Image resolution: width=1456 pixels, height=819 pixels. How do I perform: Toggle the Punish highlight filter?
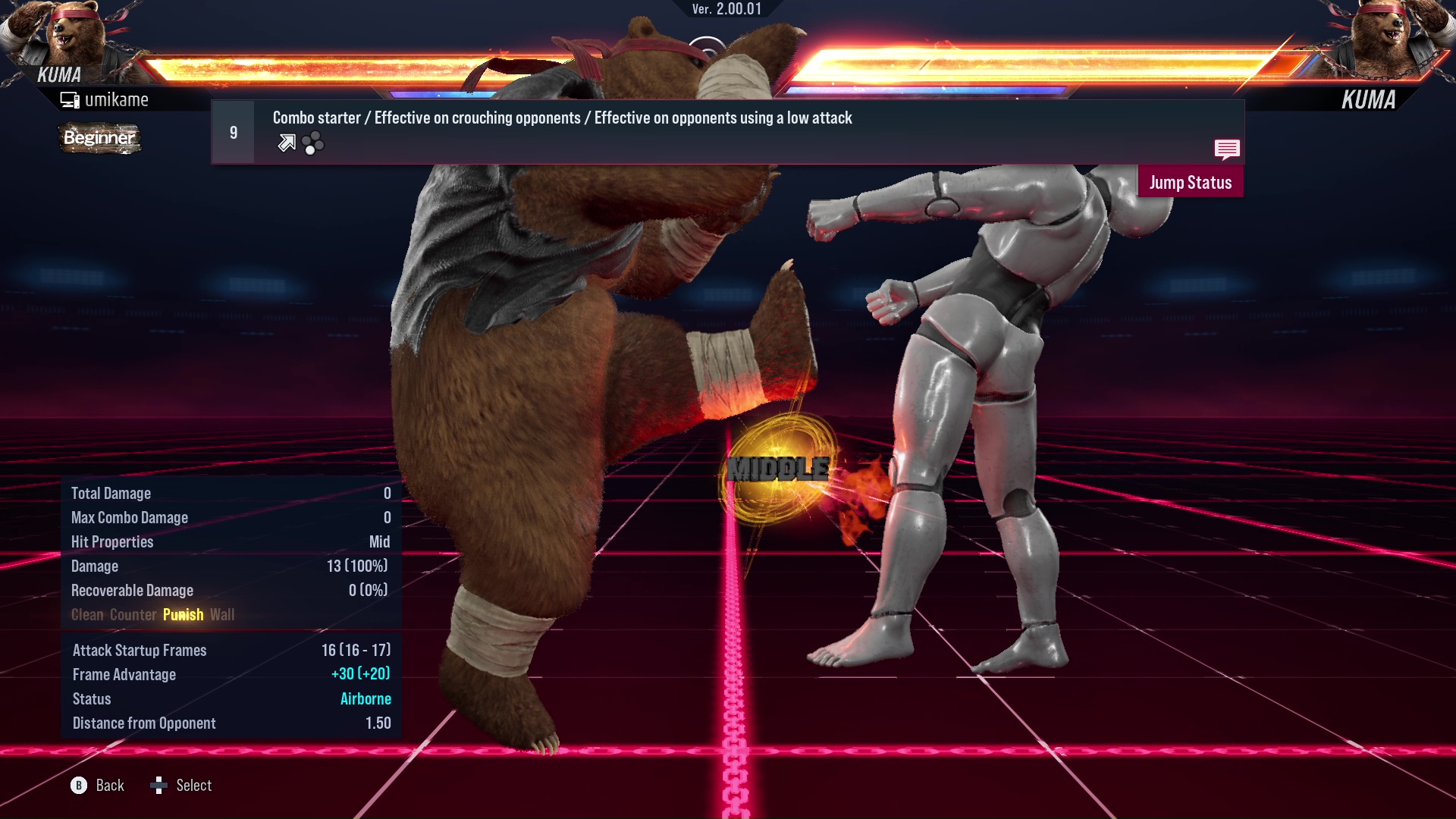tap(183, 615)
